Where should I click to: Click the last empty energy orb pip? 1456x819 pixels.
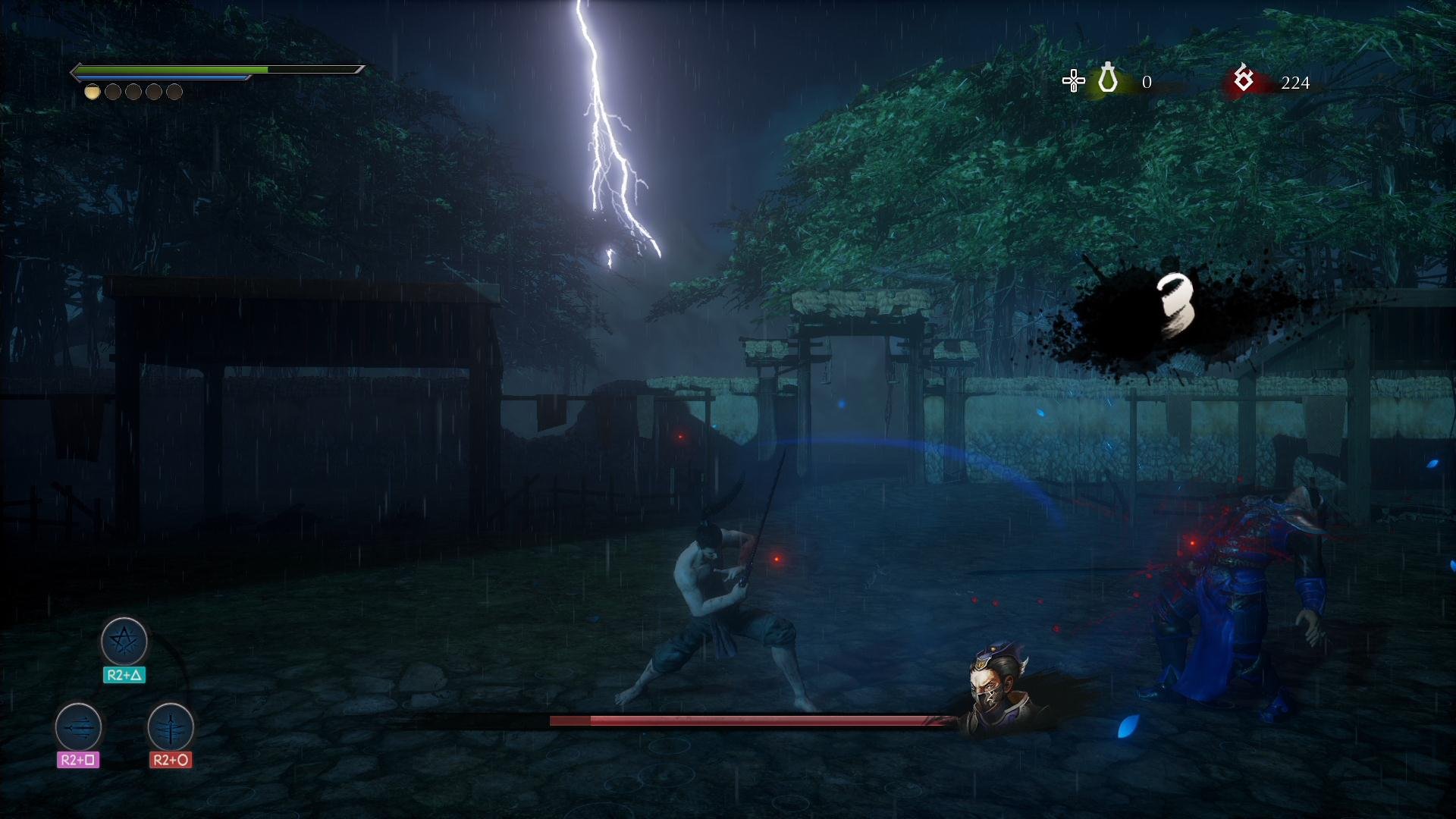click(176, 93)
